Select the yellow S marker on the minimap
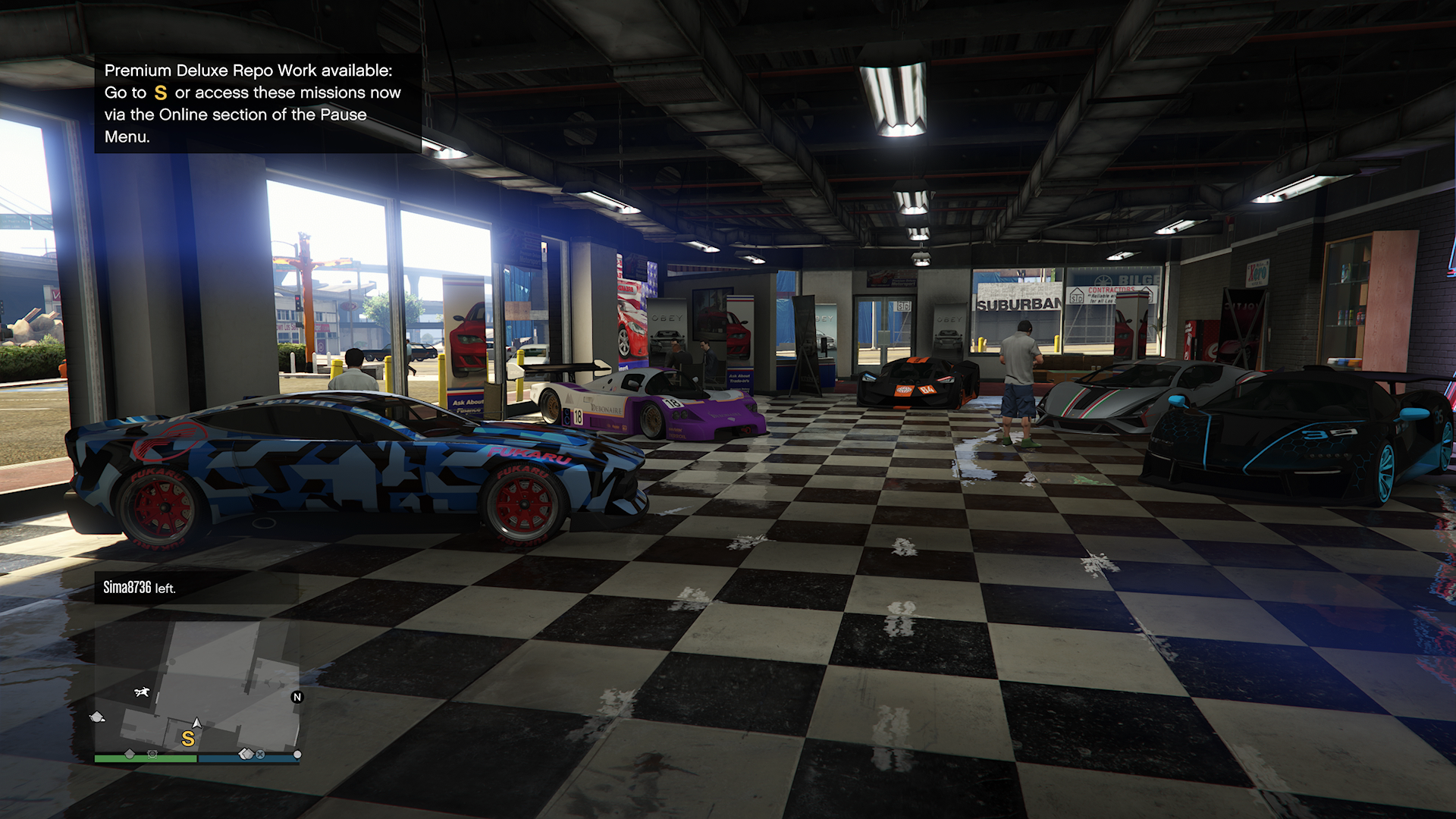1456x819 pixels. click(x=188, y=738)
